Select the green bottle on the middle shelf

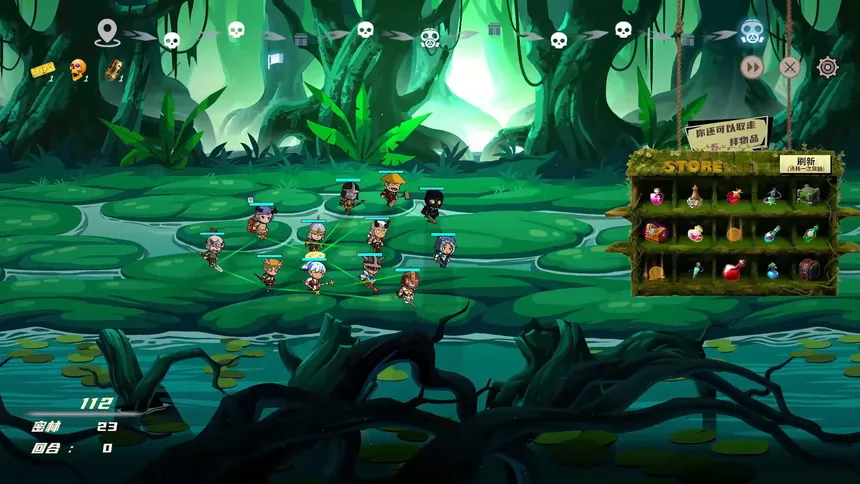811,233
